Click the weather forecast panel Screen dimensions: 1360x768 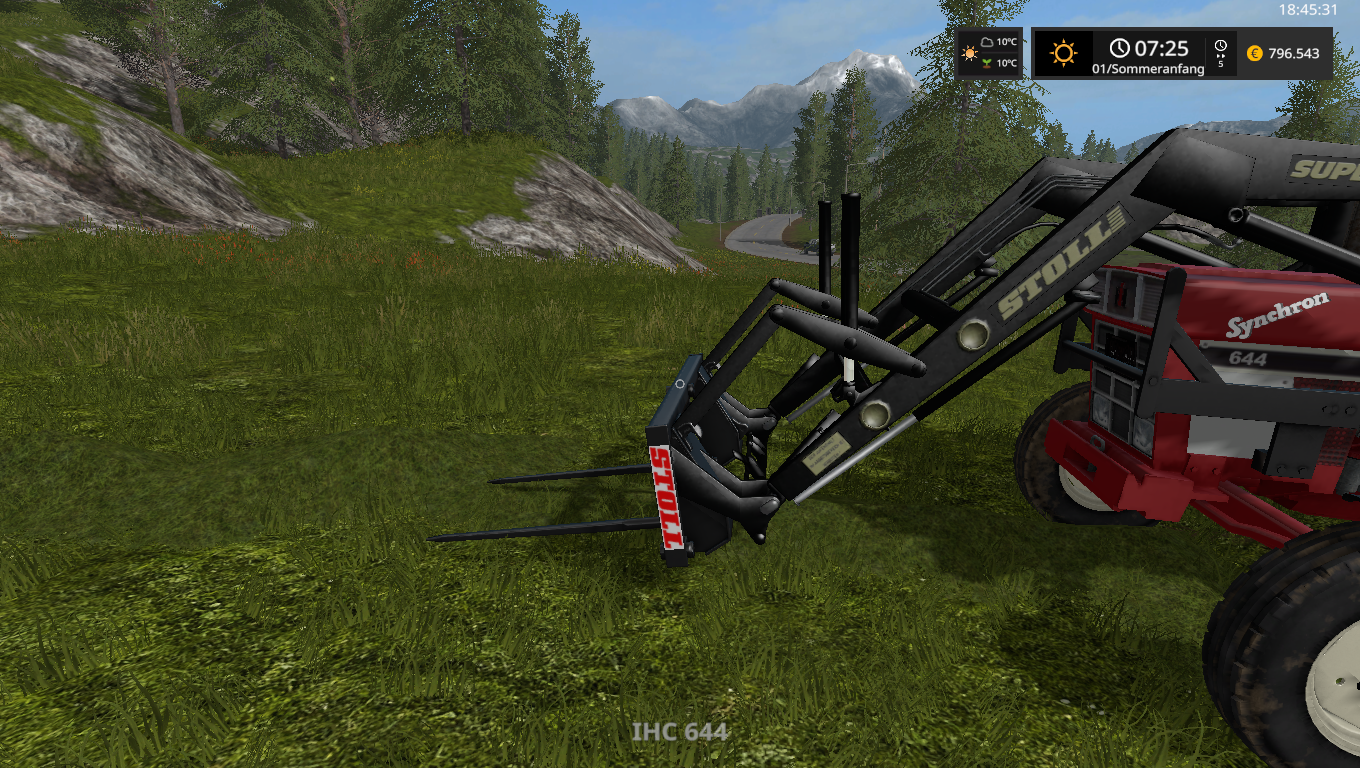pos(989,53)
